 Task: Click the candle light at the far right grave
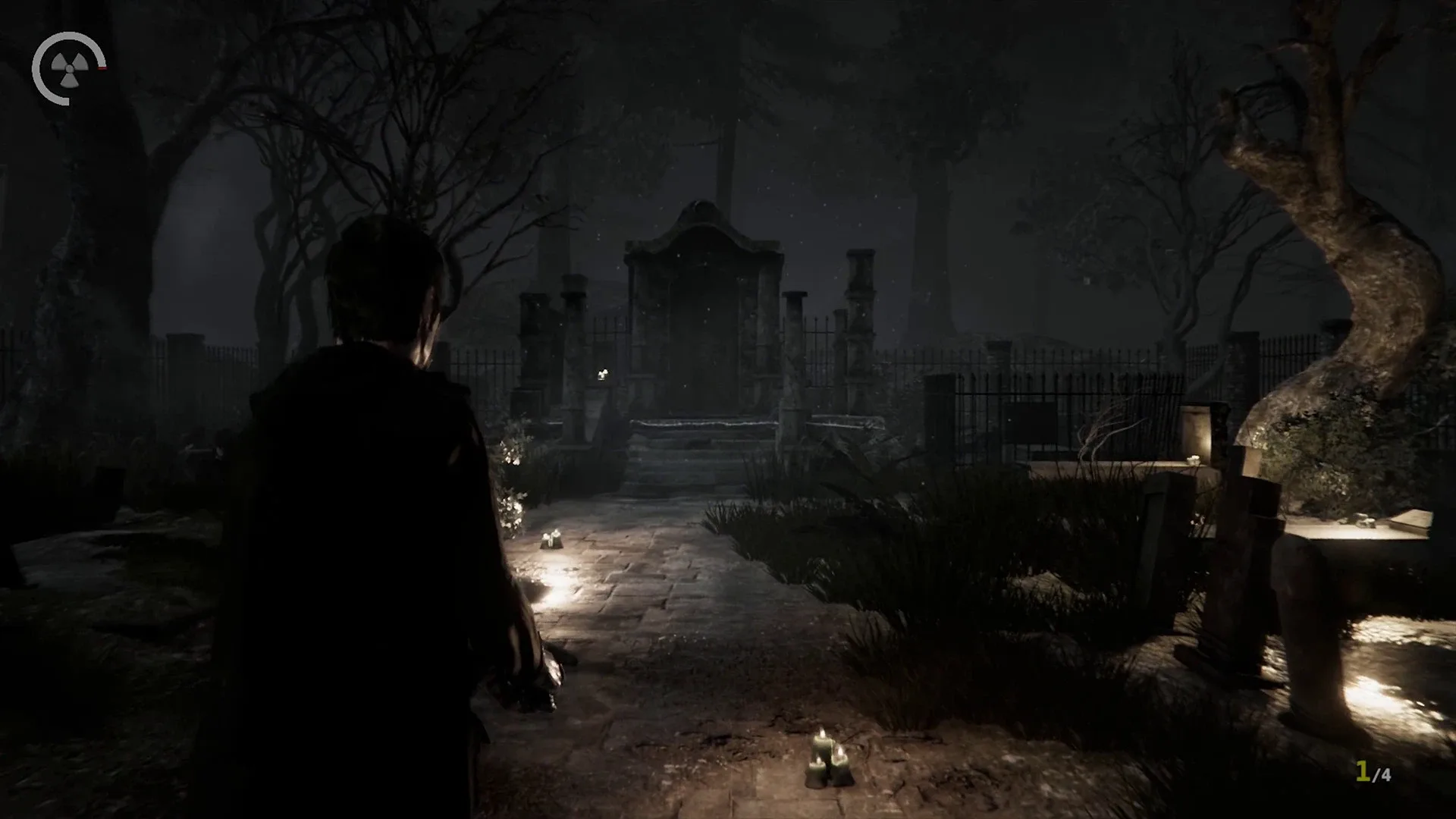tap(1365, 519)
